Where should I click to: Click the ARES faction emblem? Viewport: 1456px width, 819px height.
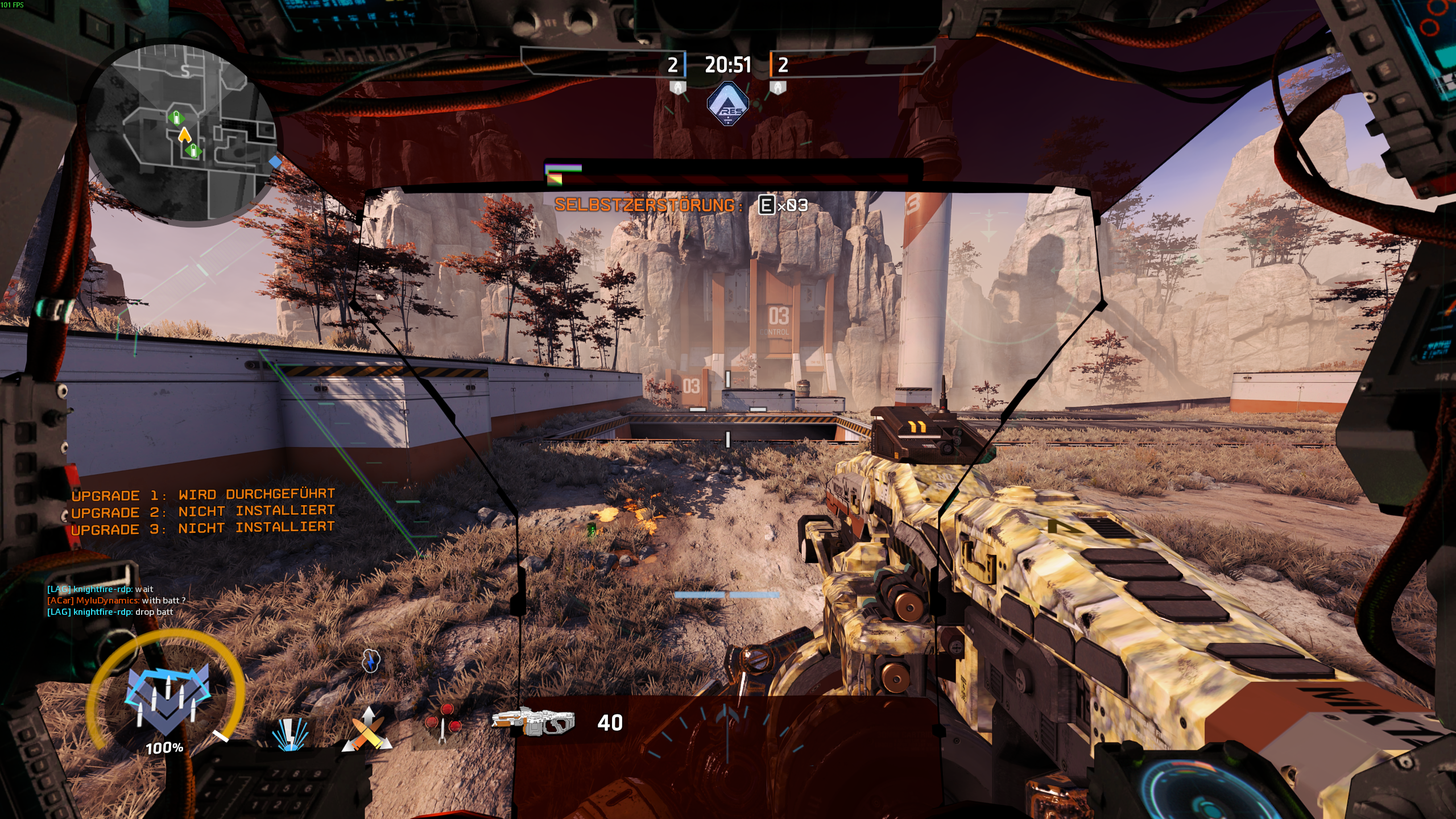727,104
